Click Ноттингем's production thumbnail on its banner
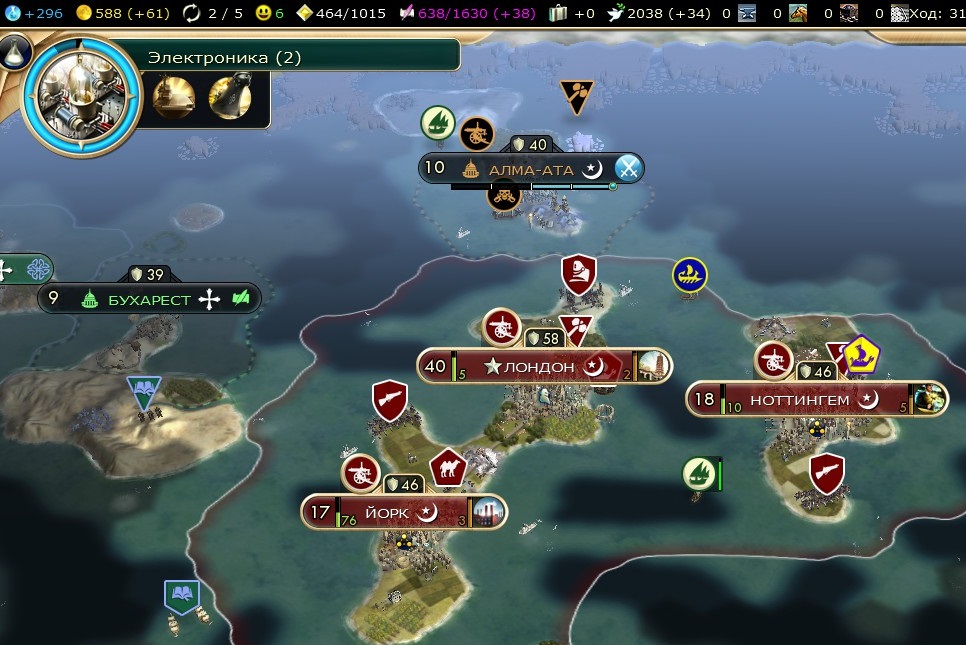Image resolution: width=966 pixels, height=645 pixels. tap(930, 400)
